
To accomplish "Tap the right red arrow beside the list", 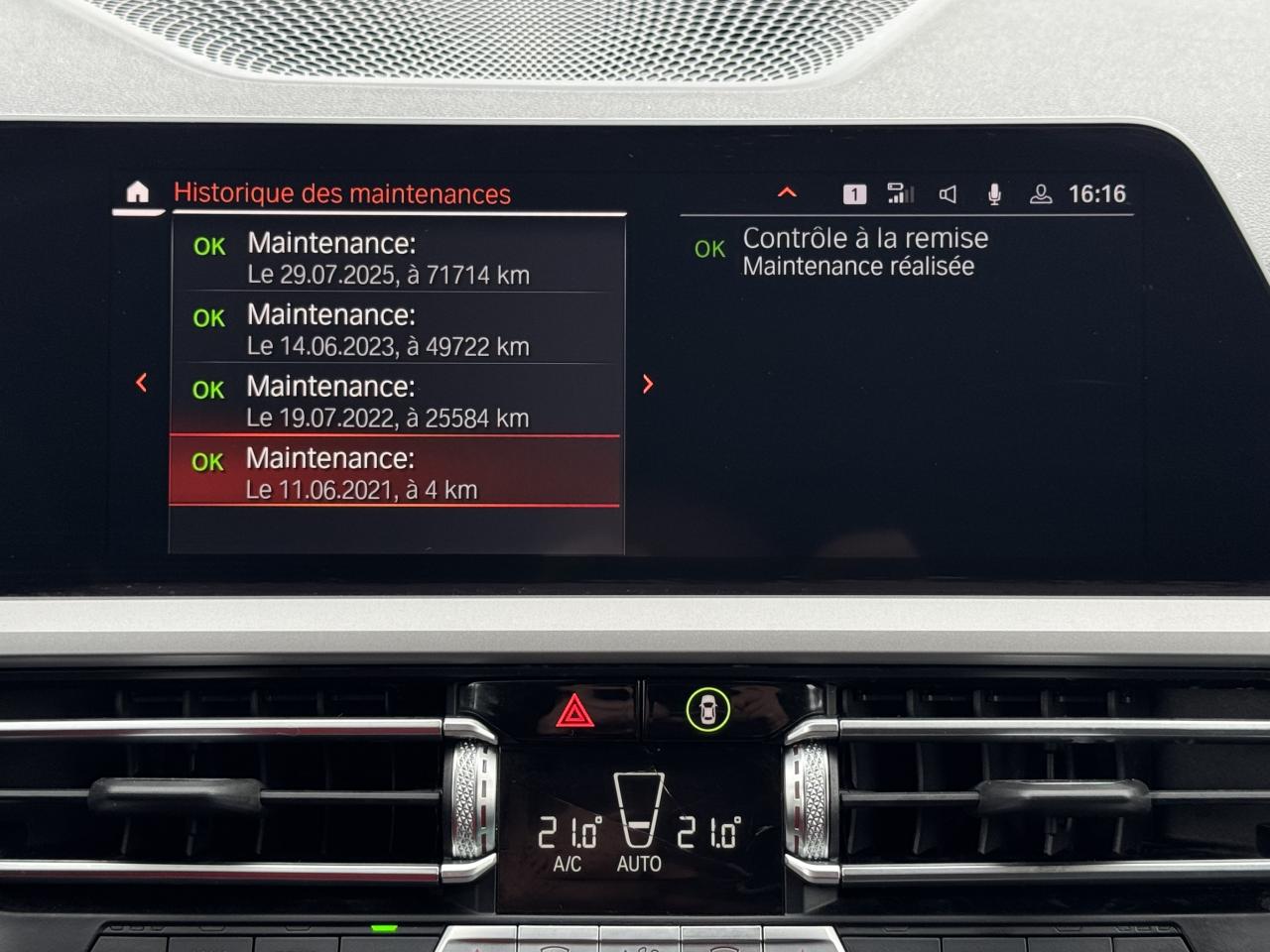I will [648, 384].
